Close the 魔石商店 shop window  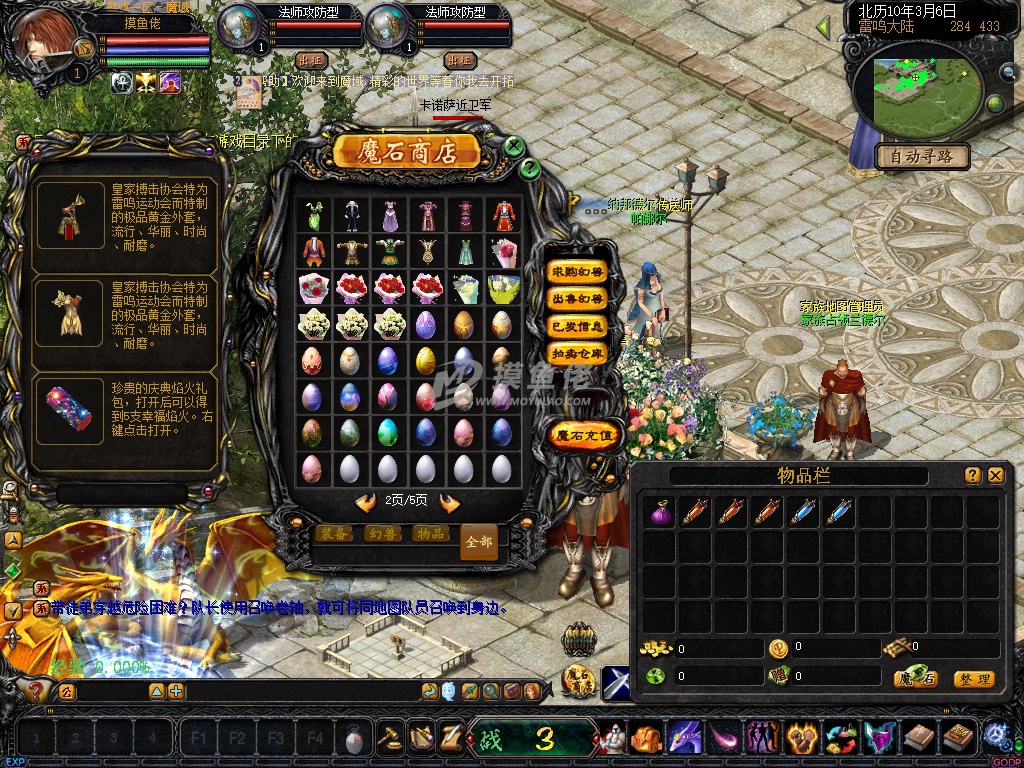514,146
